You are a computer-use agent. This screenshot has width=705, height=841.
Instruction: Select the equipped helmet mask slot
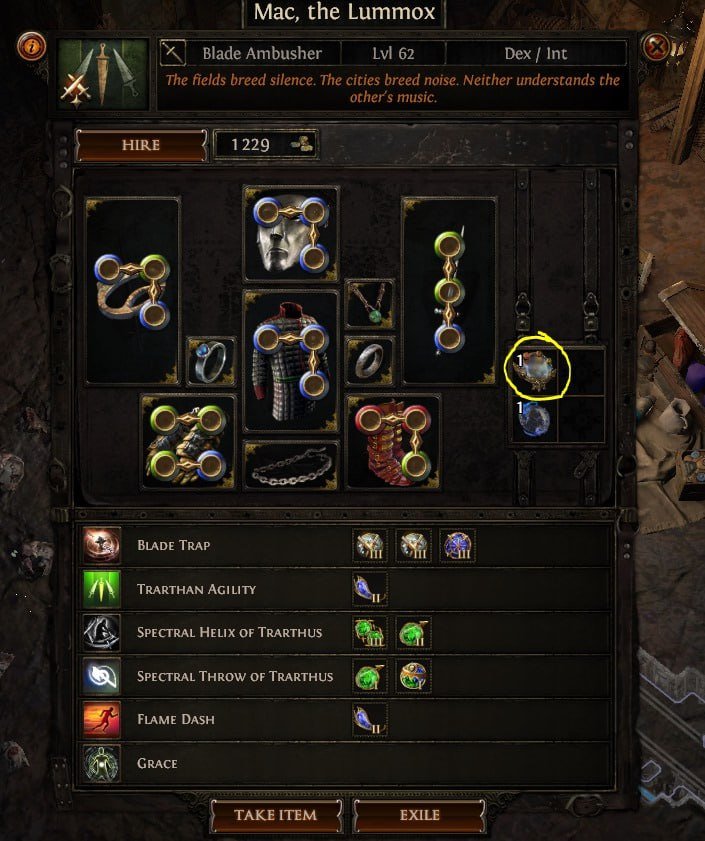coord(290,233)
